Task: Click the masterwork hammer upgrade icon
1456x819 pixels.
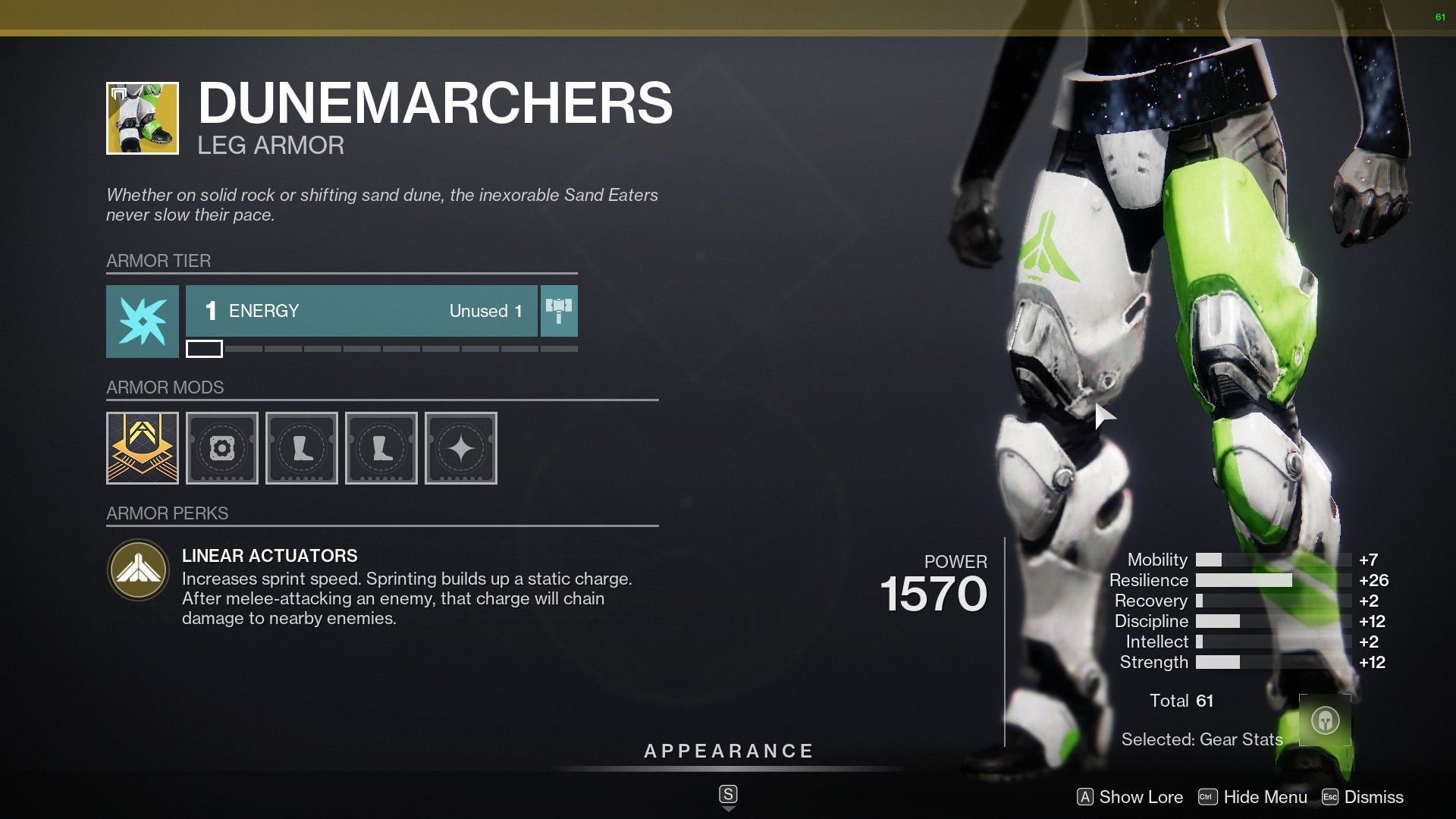Action: click(x=559, y=311)
